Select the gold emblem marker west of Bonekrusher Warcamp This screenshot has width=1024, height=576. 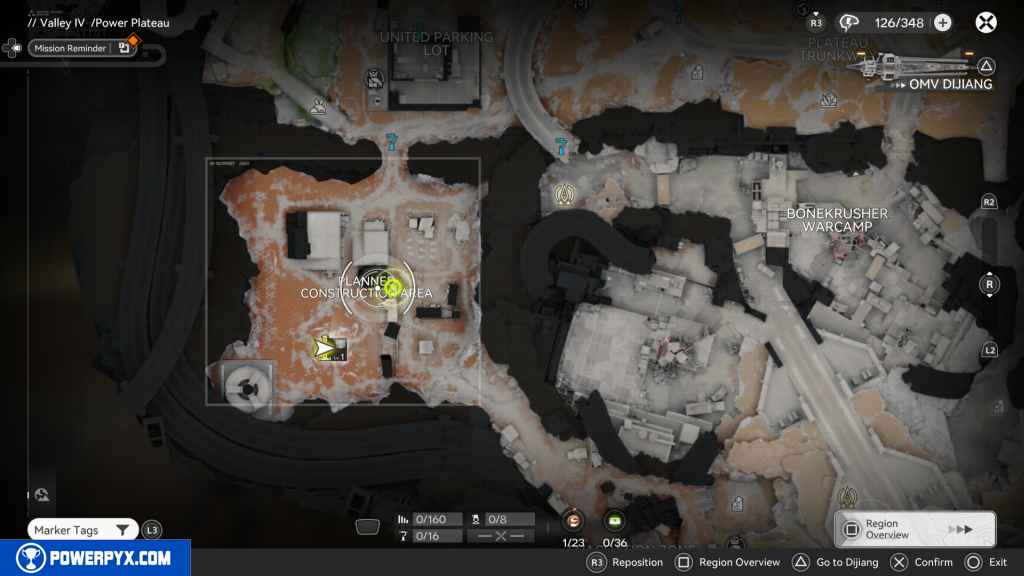tap(563, 195)
